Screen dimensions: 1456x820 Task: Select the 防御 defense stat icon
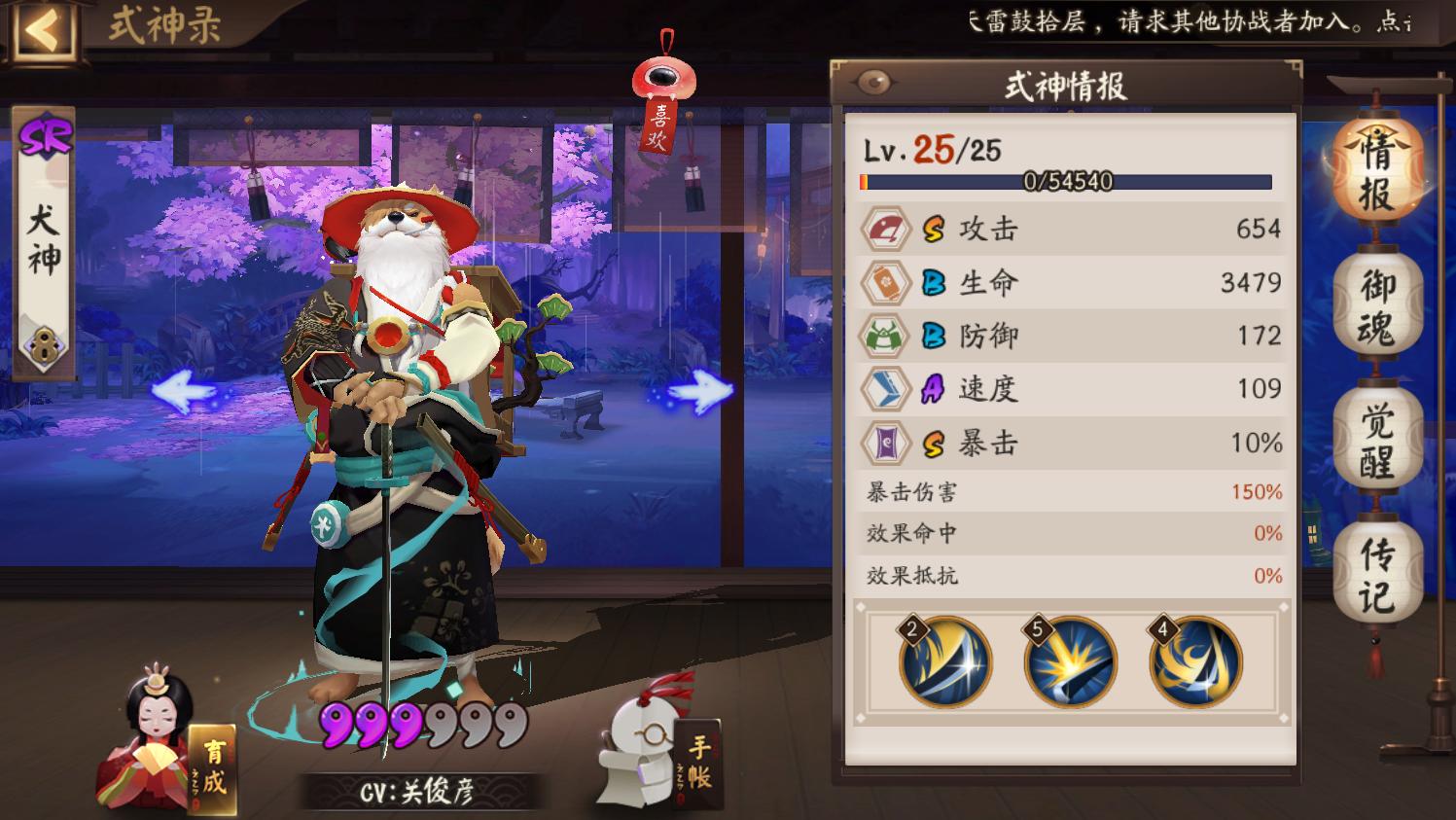click(886, 336)
